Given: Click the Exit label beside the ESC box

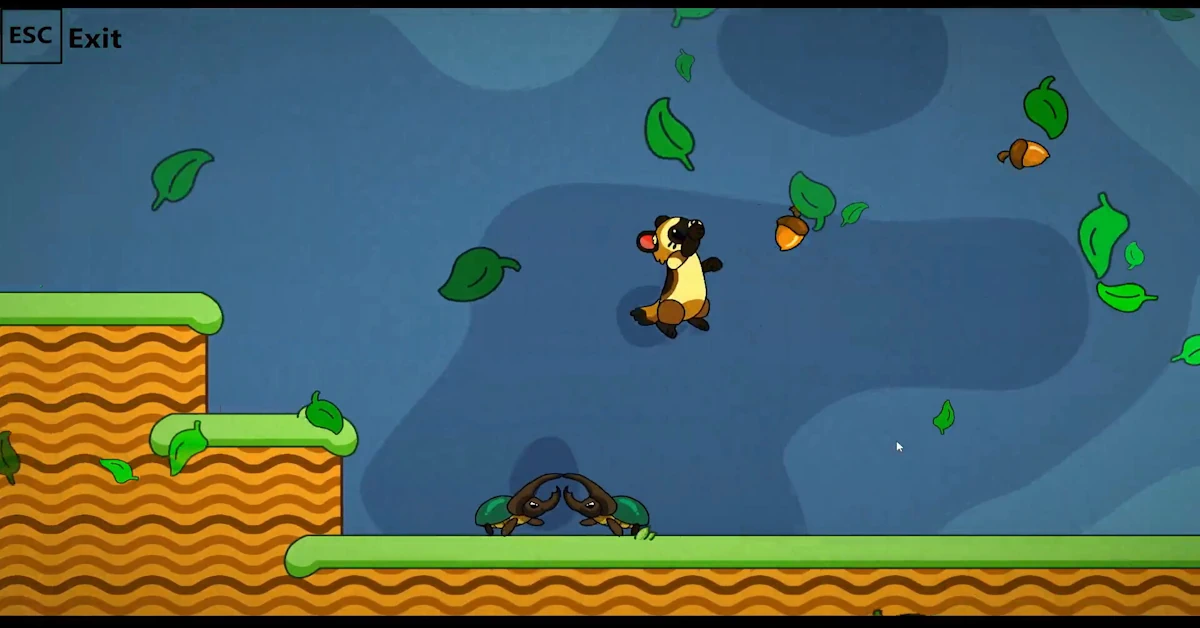Looking at the screenshot, I should [95, 39].
